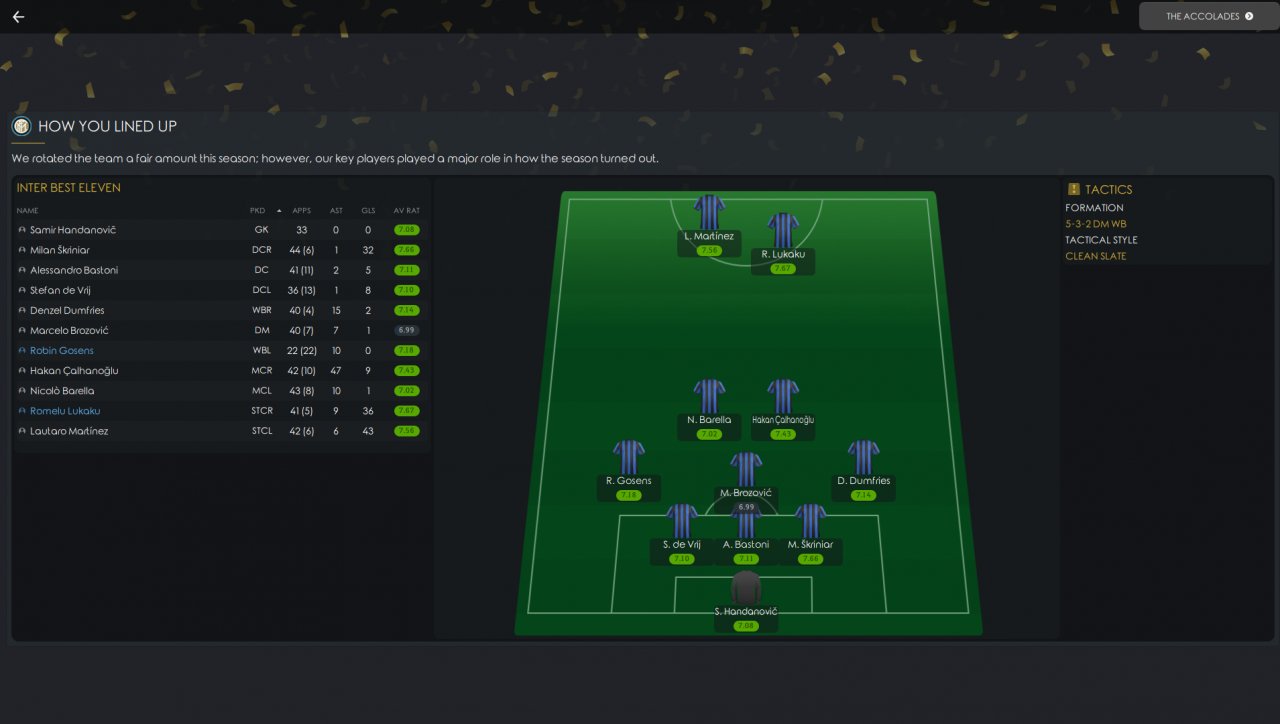The height and width of the screenshot is (724, 1280).
Task: Open Romelu Lukaku's highlighted name link
Action: tap(65, 411)
